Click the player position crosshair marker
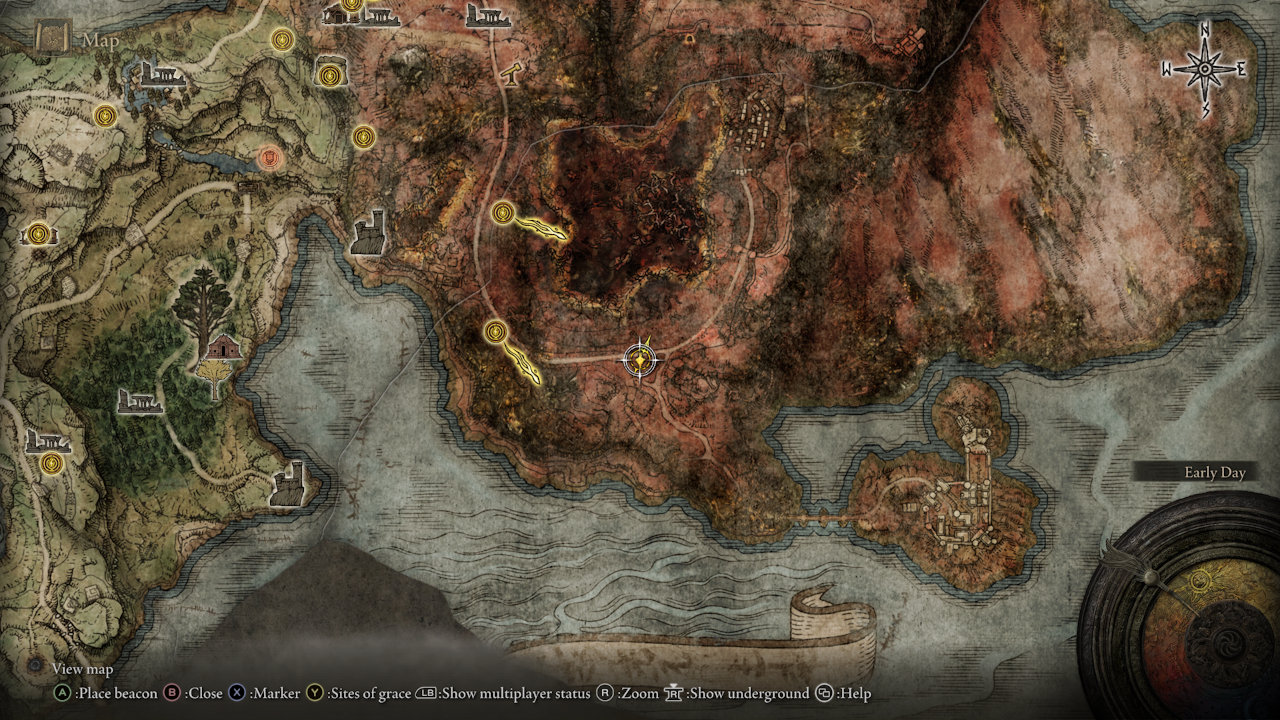Image resolution: width=1280 pixels, height=720 pixels. [x=638, y=360]
